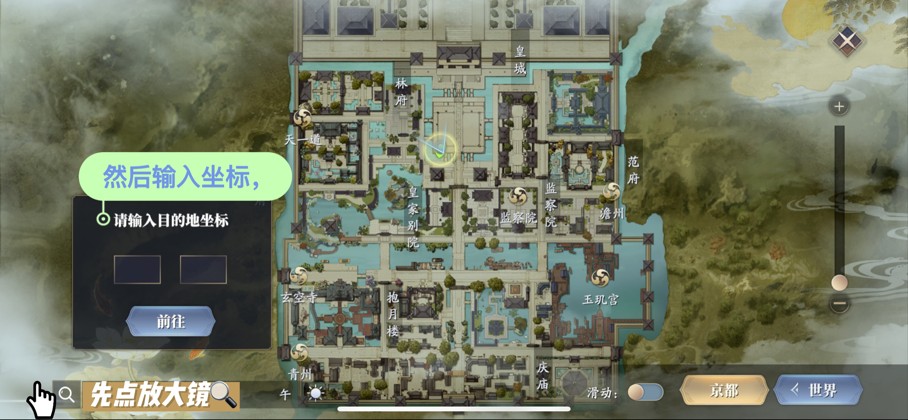Toggle the 滑动 switch
The height and width of the screenshot is (420, 908).
click(x=646, y=392)
